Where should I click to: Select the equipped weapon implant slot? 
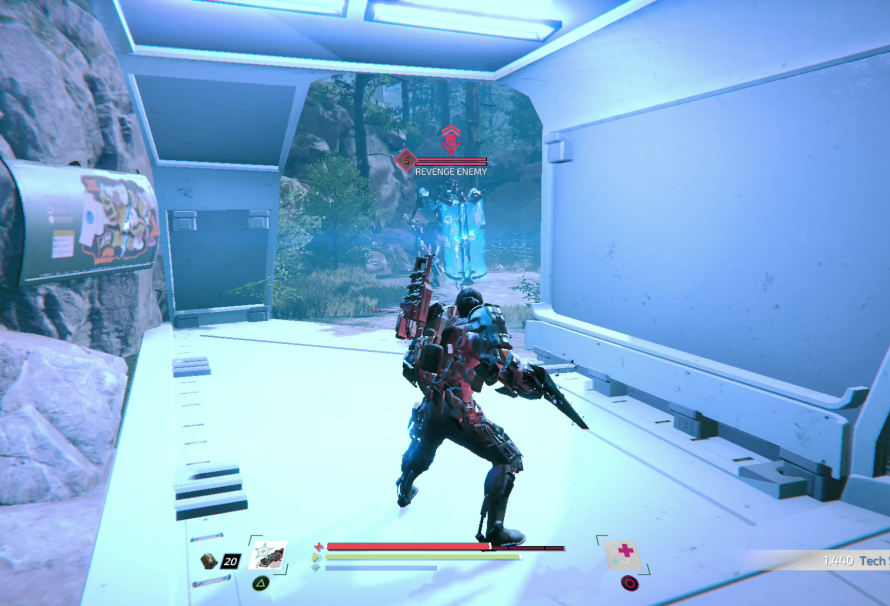click(x=267, y=555)
